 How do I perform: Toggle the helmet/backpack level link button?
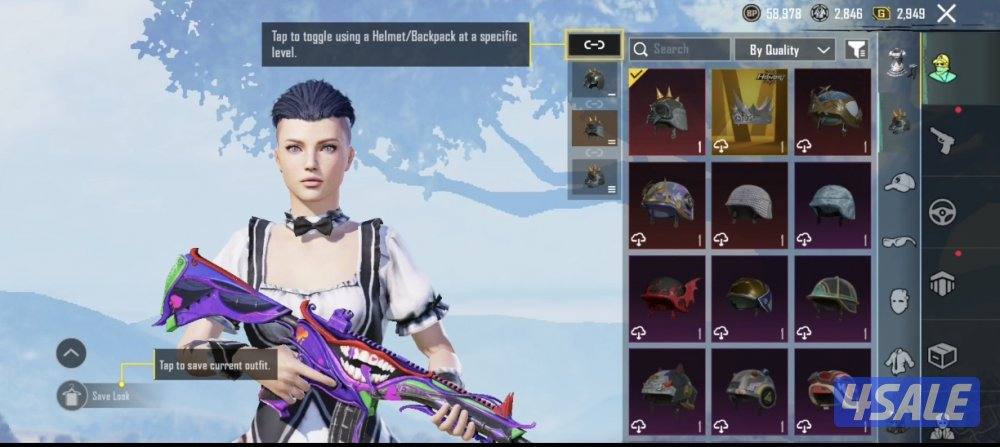(x=594, y=44)
